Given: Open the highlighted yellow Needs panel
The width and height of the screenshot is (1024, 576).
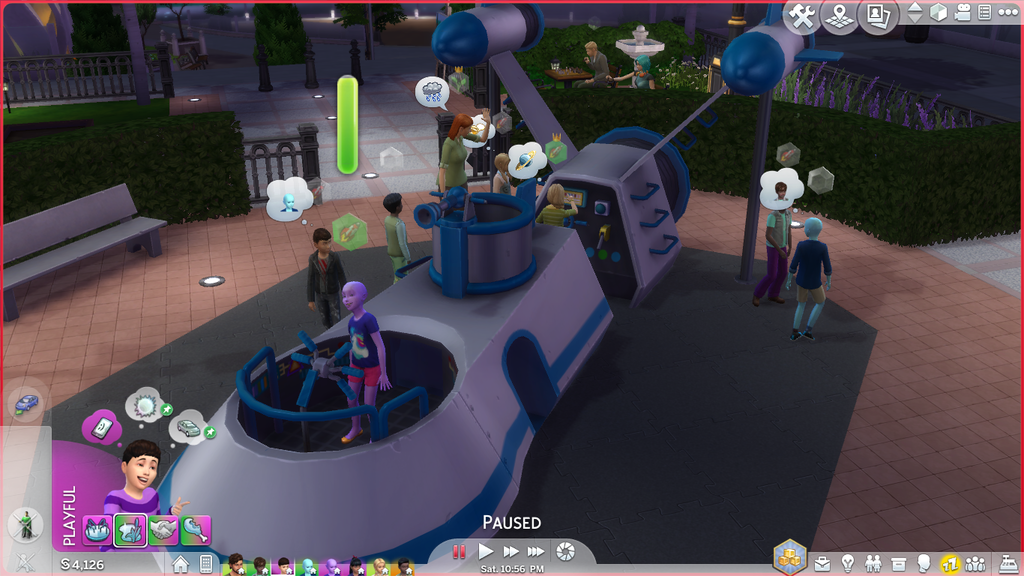Looking at the screenshot, I should pos(949,563).
